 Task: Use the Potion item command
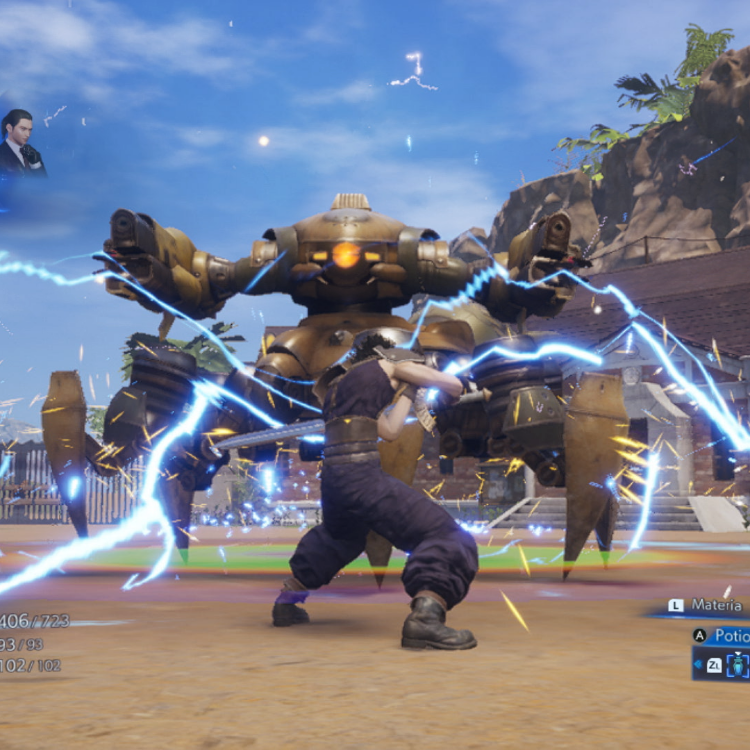click(726, 636)
